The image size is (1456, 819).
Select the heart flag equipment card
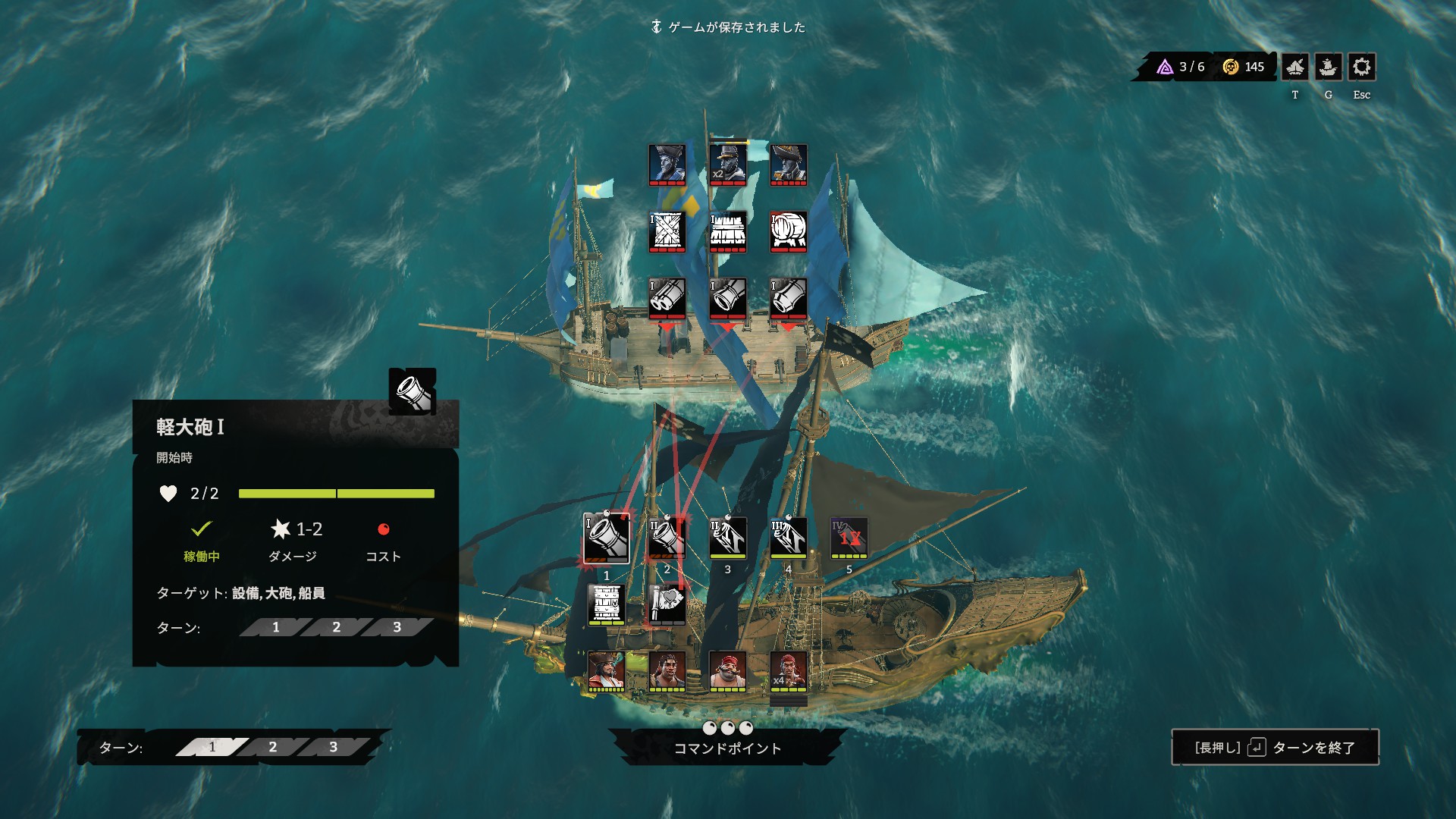[667, 604]
